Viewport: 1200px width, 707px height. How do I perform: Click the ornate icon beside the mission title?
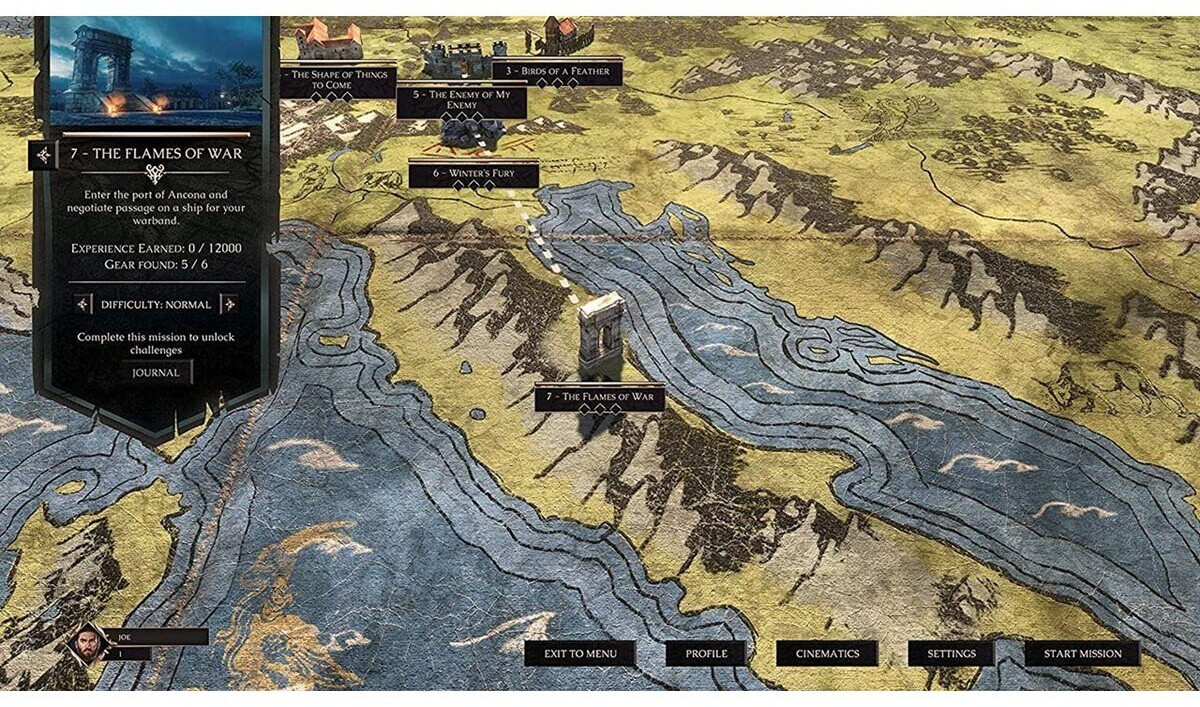coord(43,155)
